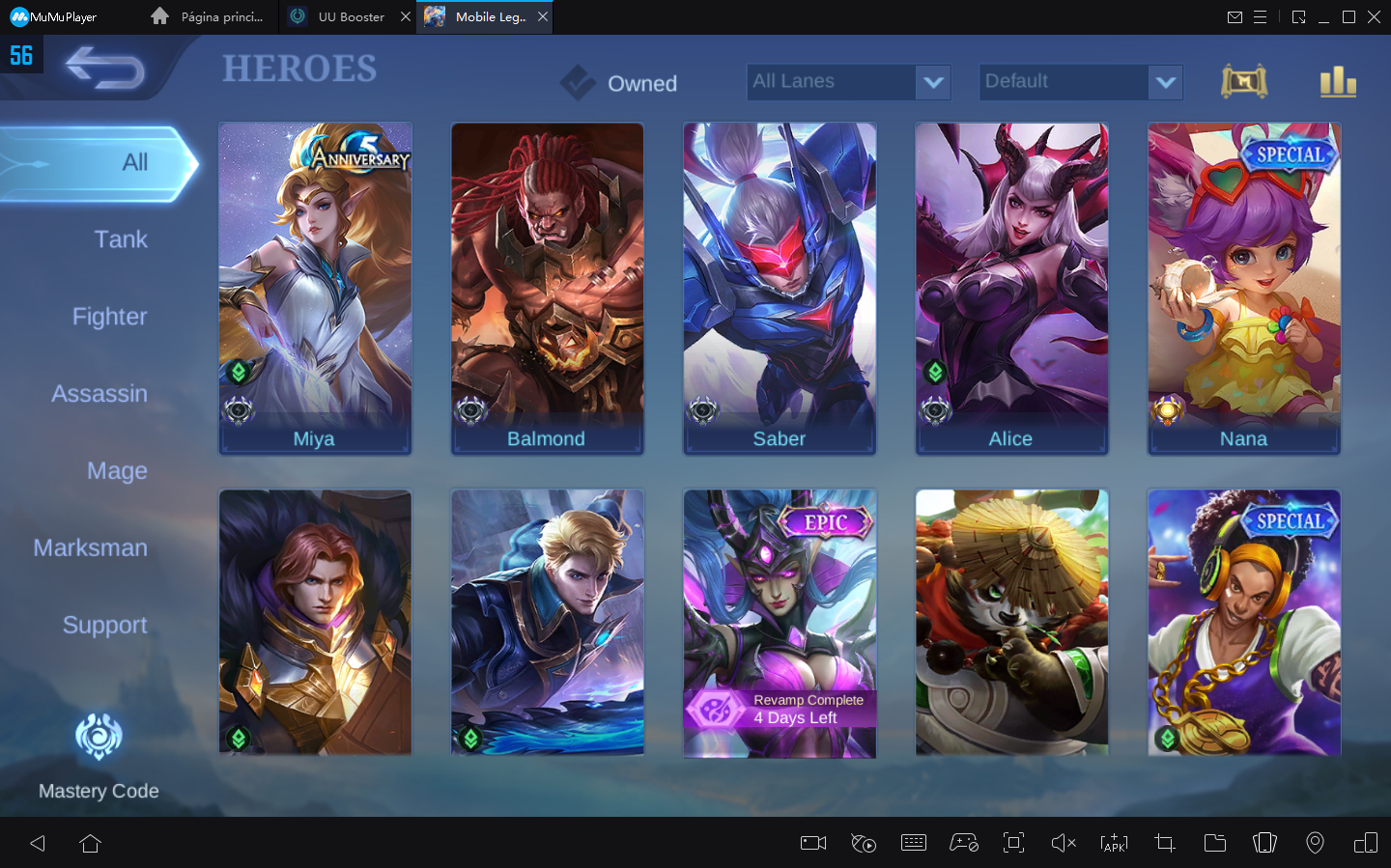Open the operation macro recorder

coord(863,843)
